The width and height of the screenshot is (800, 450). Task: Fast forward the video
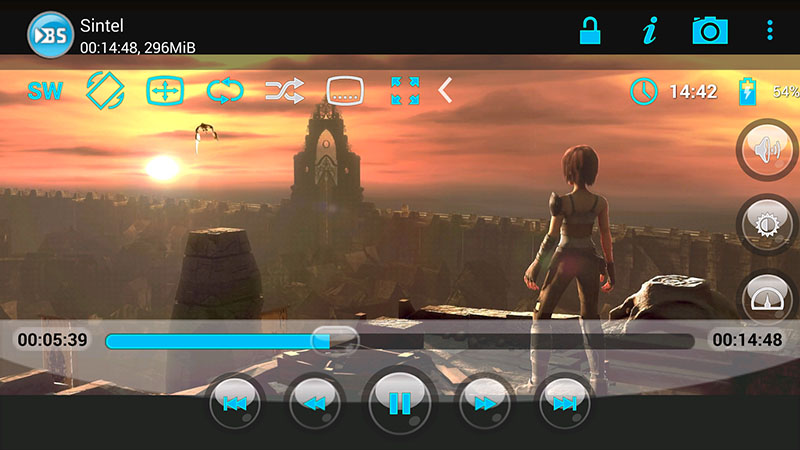(x=485, y=403)
